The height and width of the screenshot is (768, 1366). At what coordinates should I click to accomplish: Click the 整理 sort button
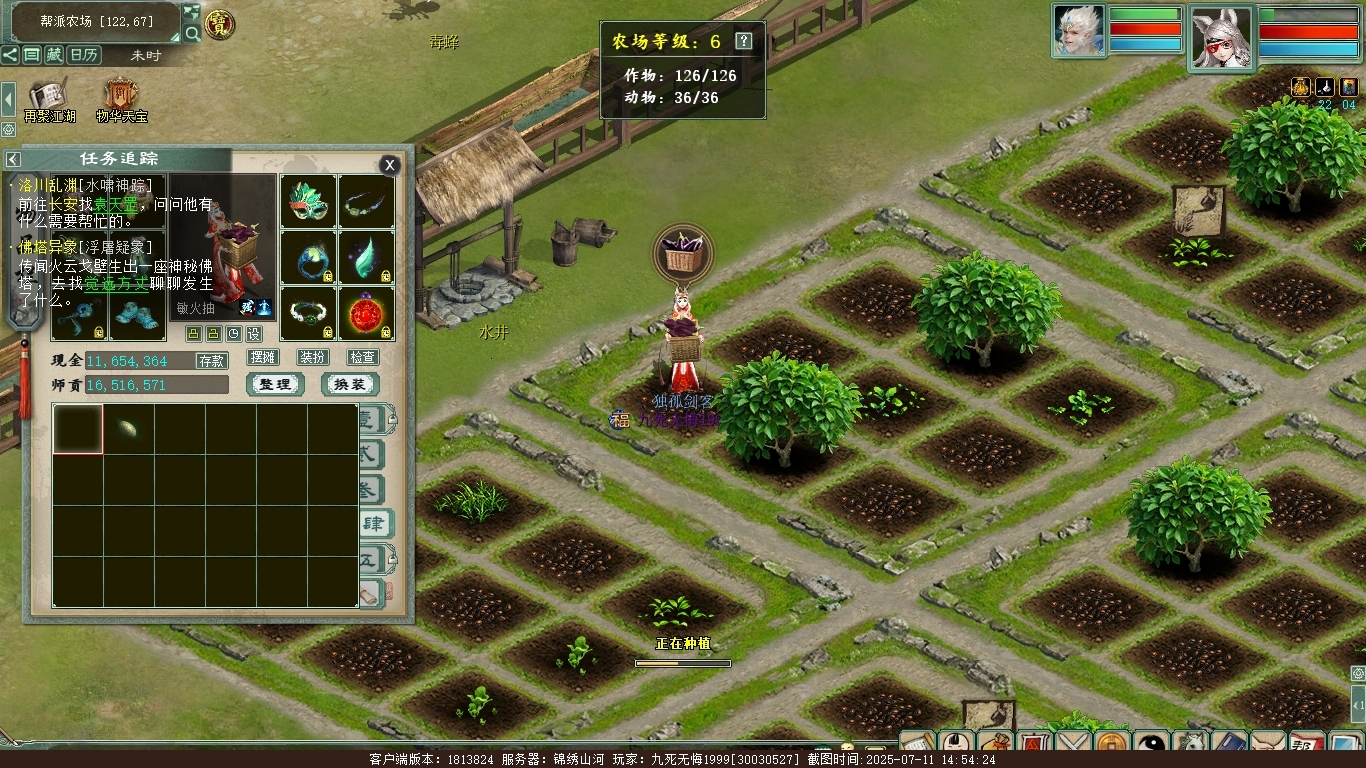click(275, 385)
